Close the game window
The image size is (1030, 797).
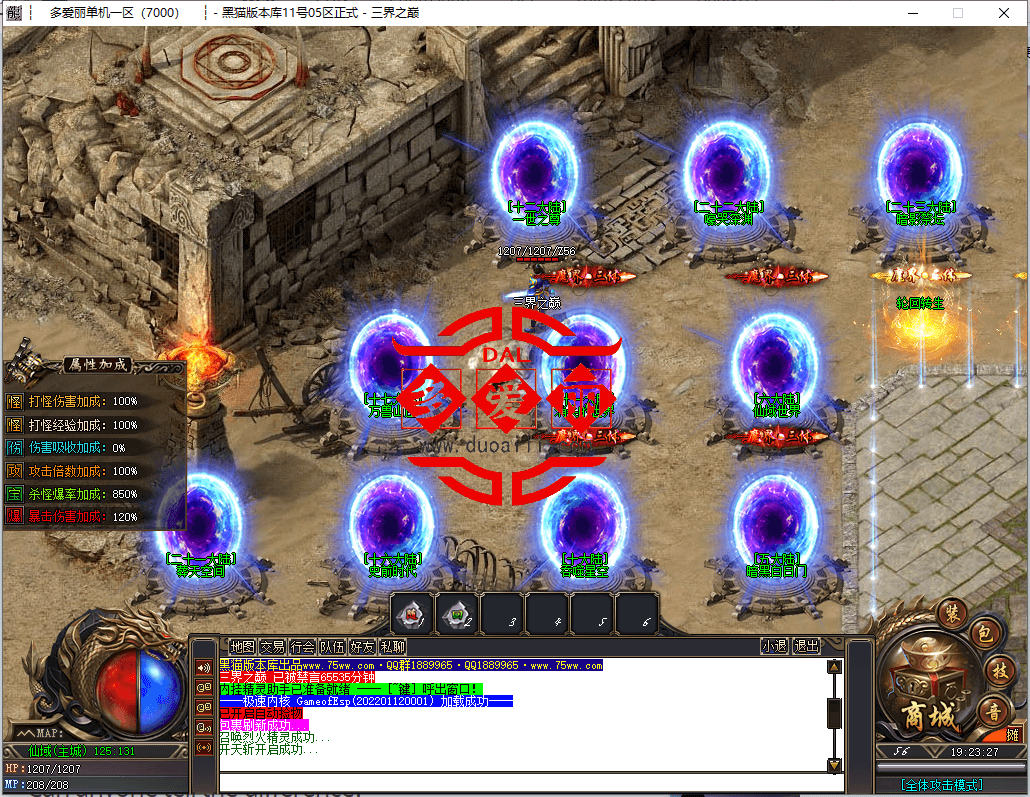1004,13
